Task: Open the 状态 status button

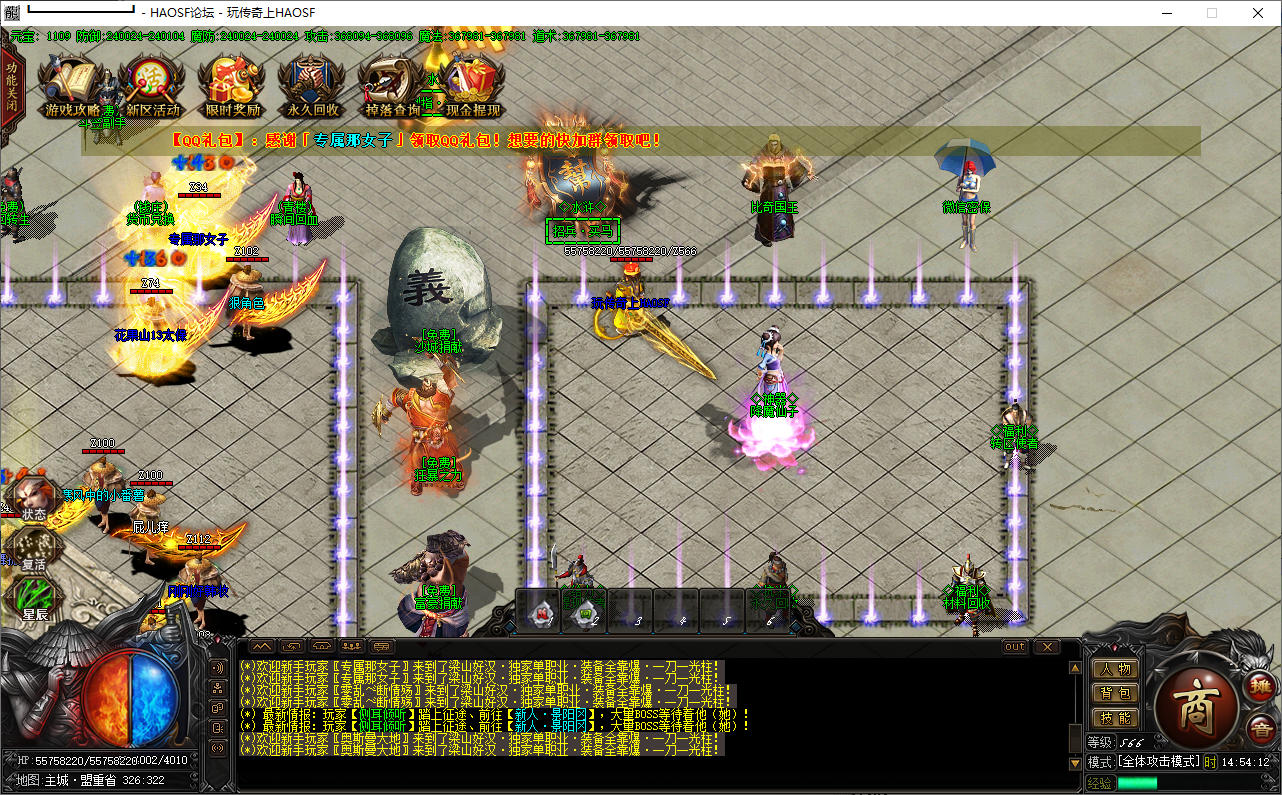Action: tap(34, 499)
